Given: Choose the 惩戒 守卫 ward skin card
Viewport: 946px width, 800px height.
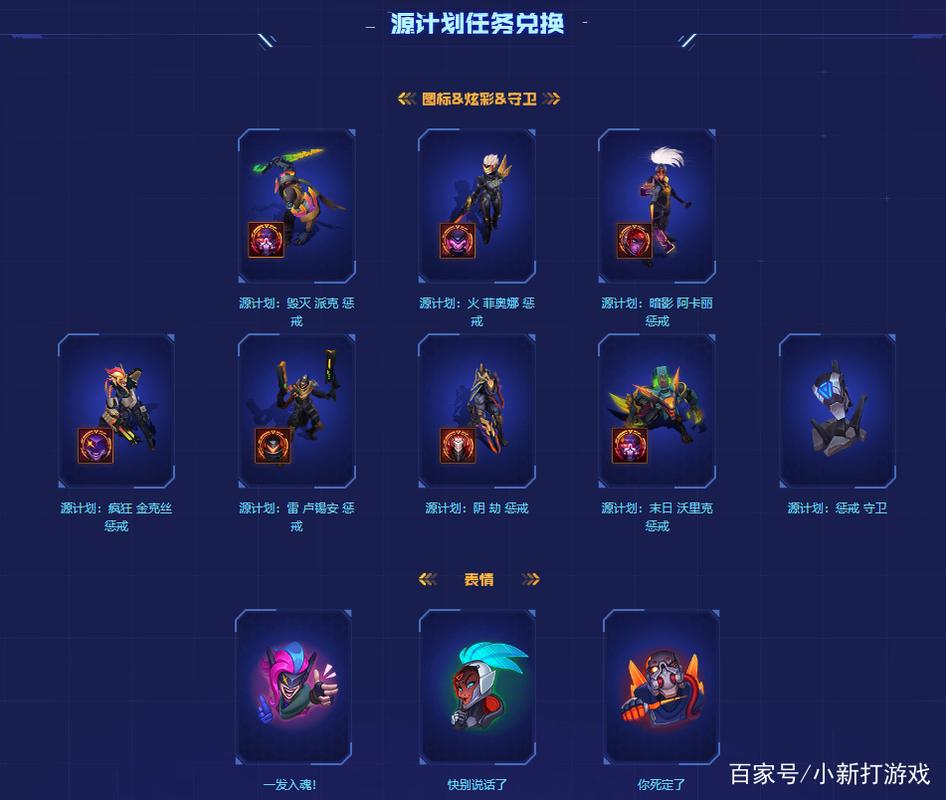Looking at the screenshot, I should 837,410.
